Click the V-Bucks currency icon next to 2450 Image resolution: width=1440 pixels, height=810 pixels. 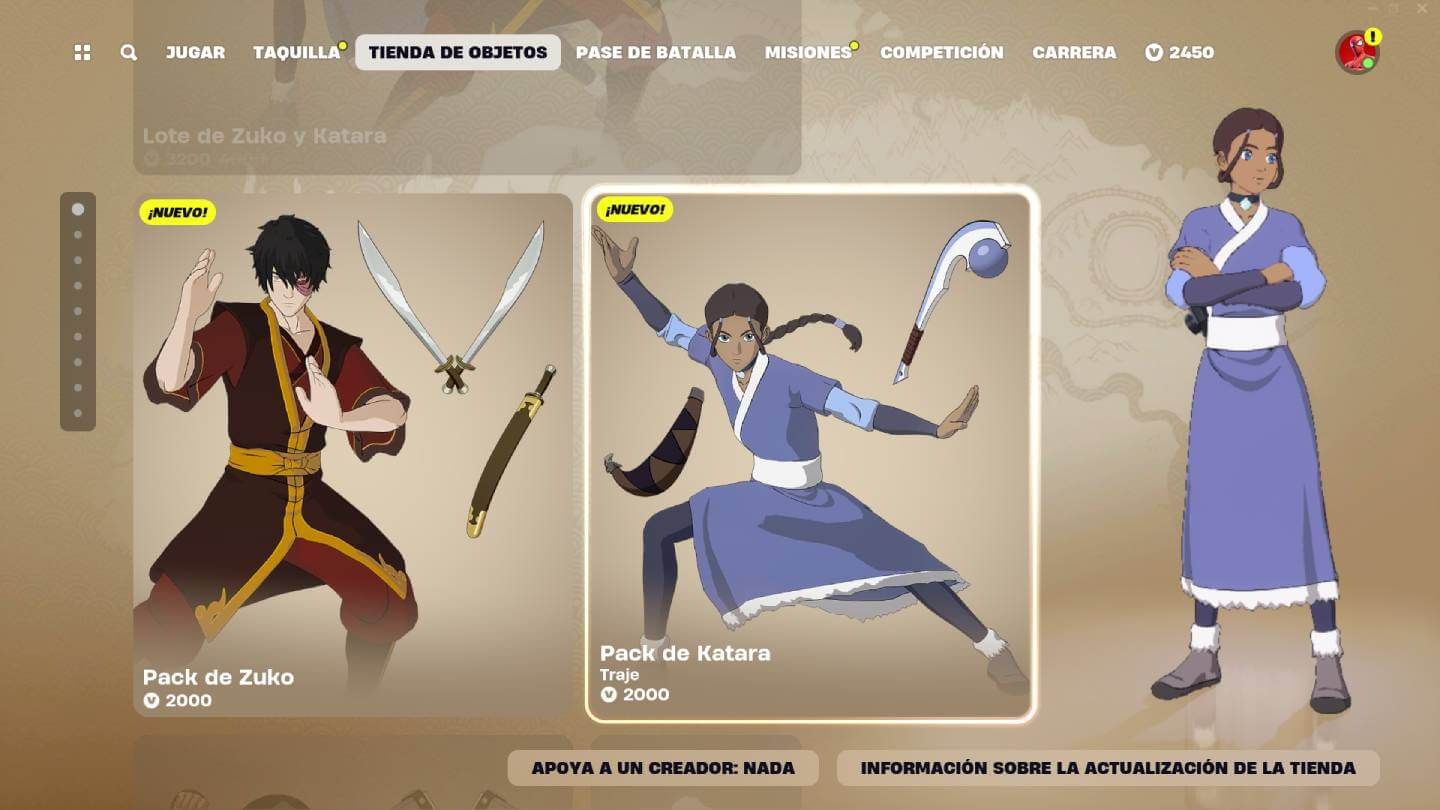tap(1155, 52)
